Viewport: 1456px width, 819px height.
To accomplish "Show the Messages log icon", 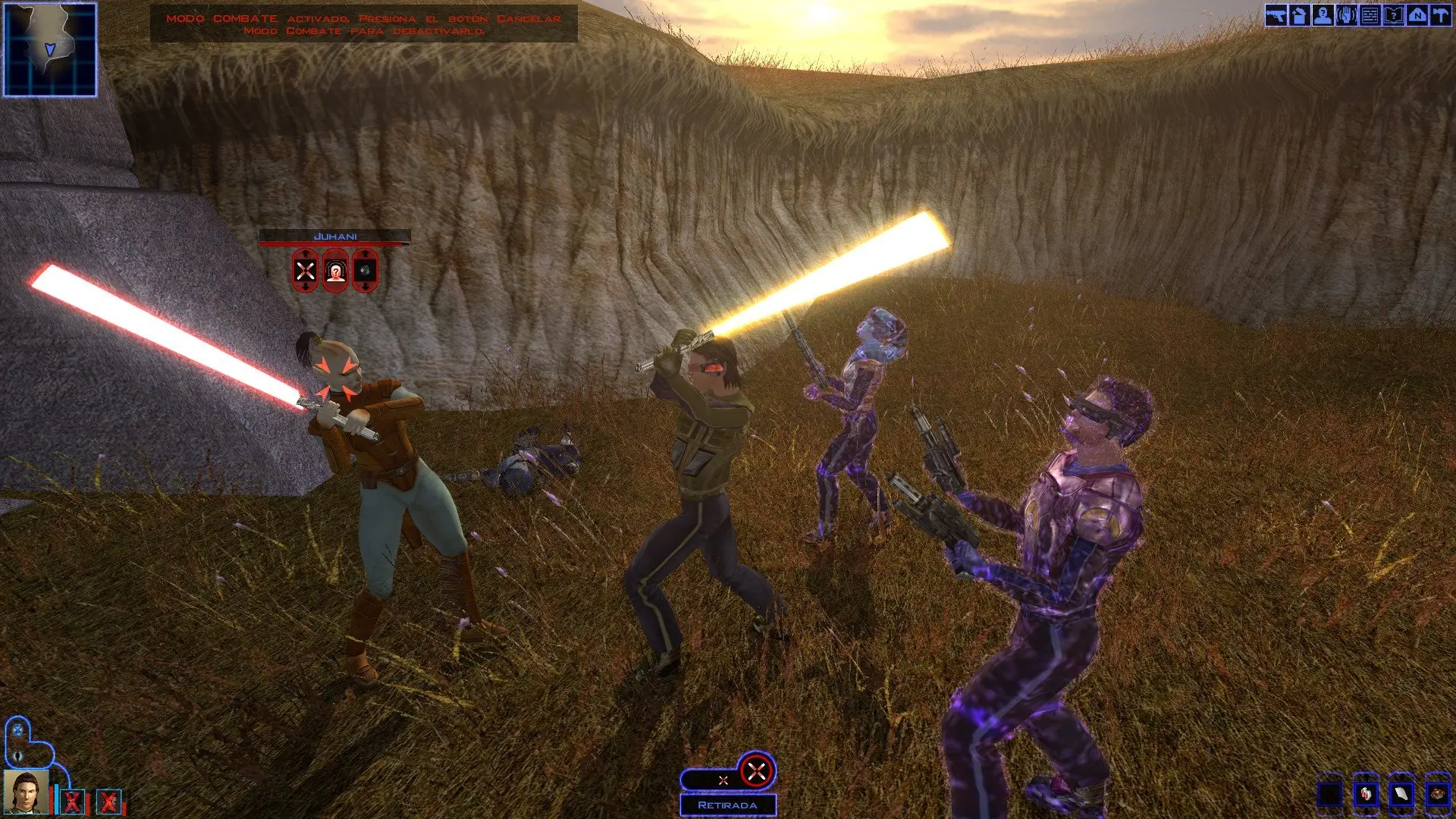I will pos(1370,16).
